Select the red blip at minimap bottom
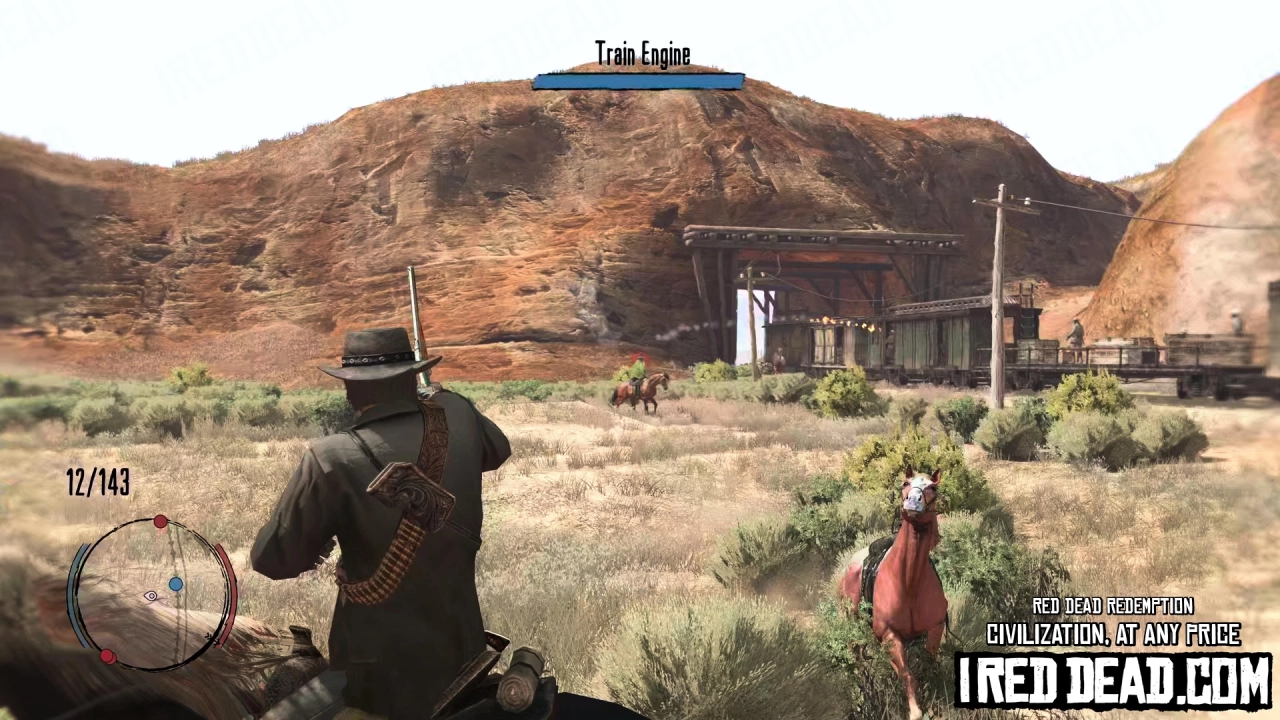1280x720 pixels. pos(107,655)
